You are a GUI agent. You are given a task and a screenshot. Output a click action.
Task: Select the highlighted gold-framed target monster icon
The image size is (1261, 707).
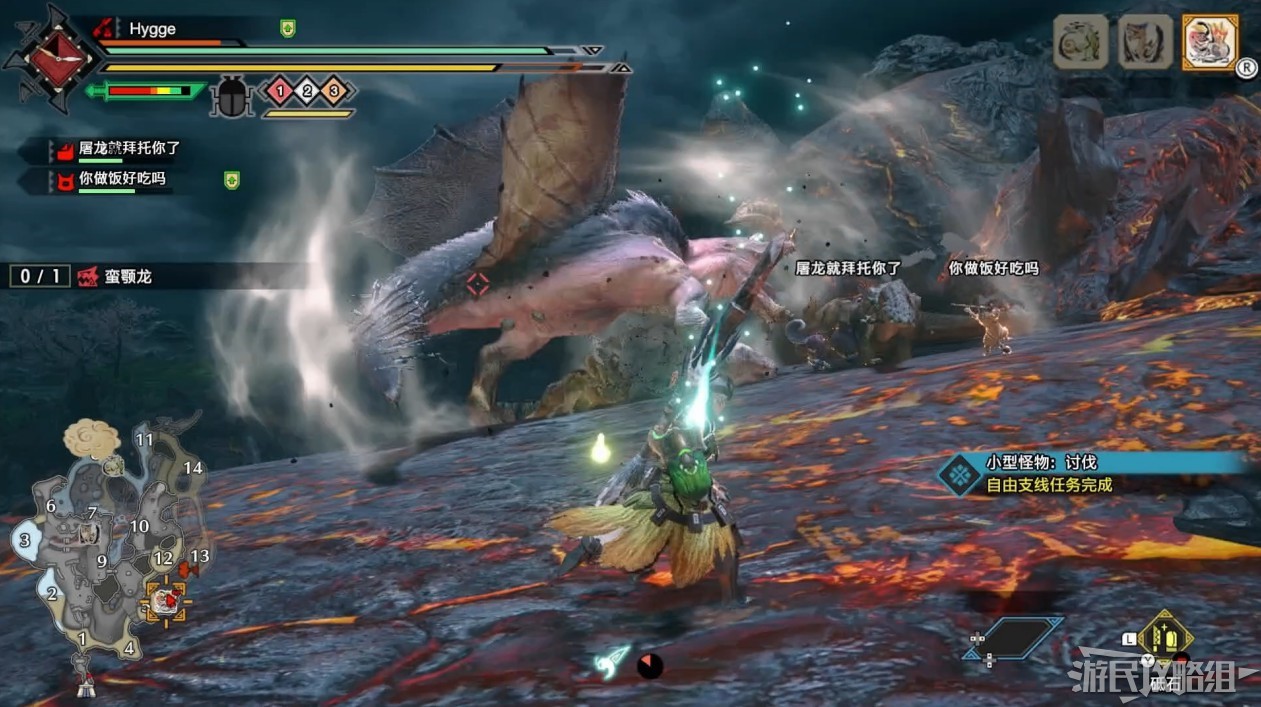pyautogui.click(x=1210, y=42)
